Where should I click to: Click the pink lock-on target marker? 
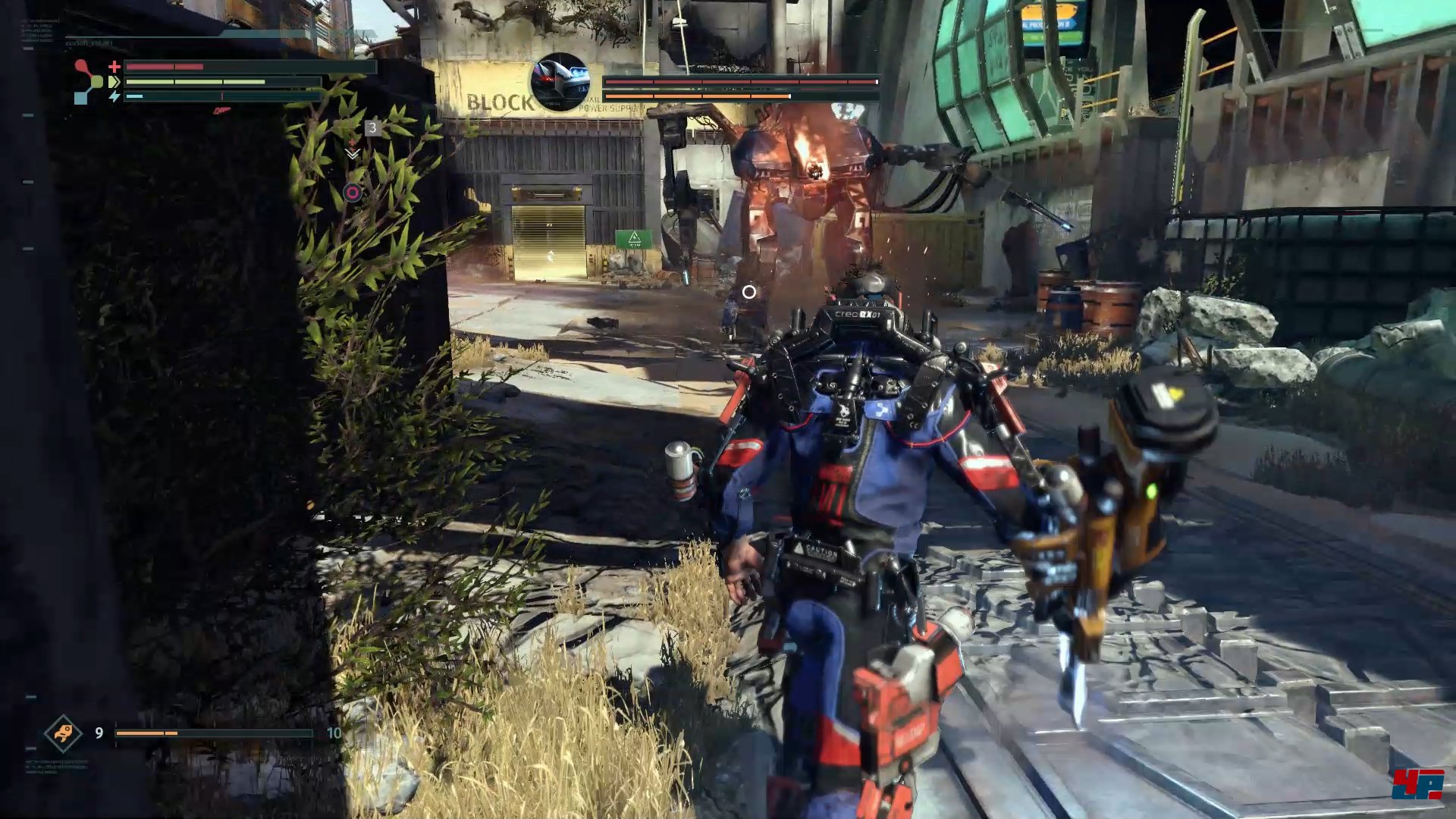pos(353,193)
